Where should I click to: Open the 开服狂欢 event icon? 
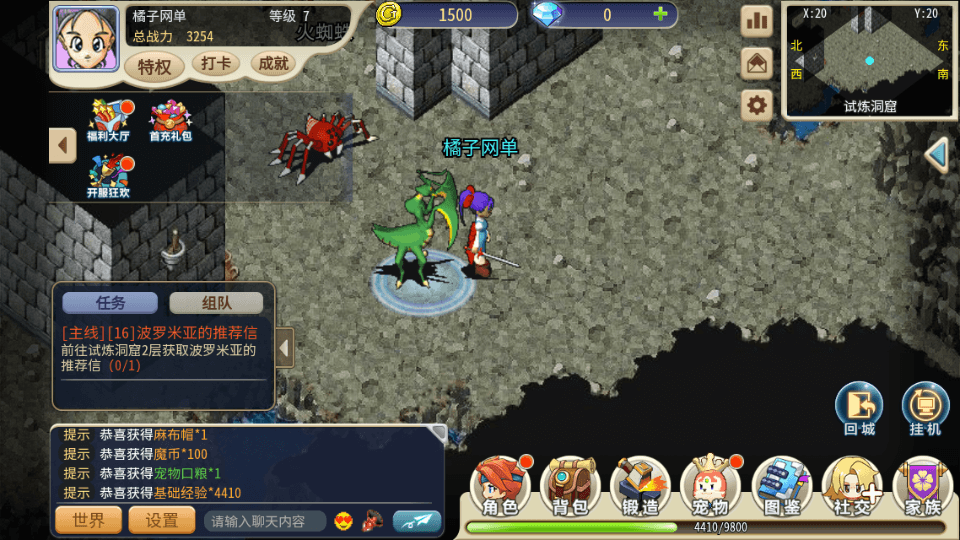click(x=109, y=175)
